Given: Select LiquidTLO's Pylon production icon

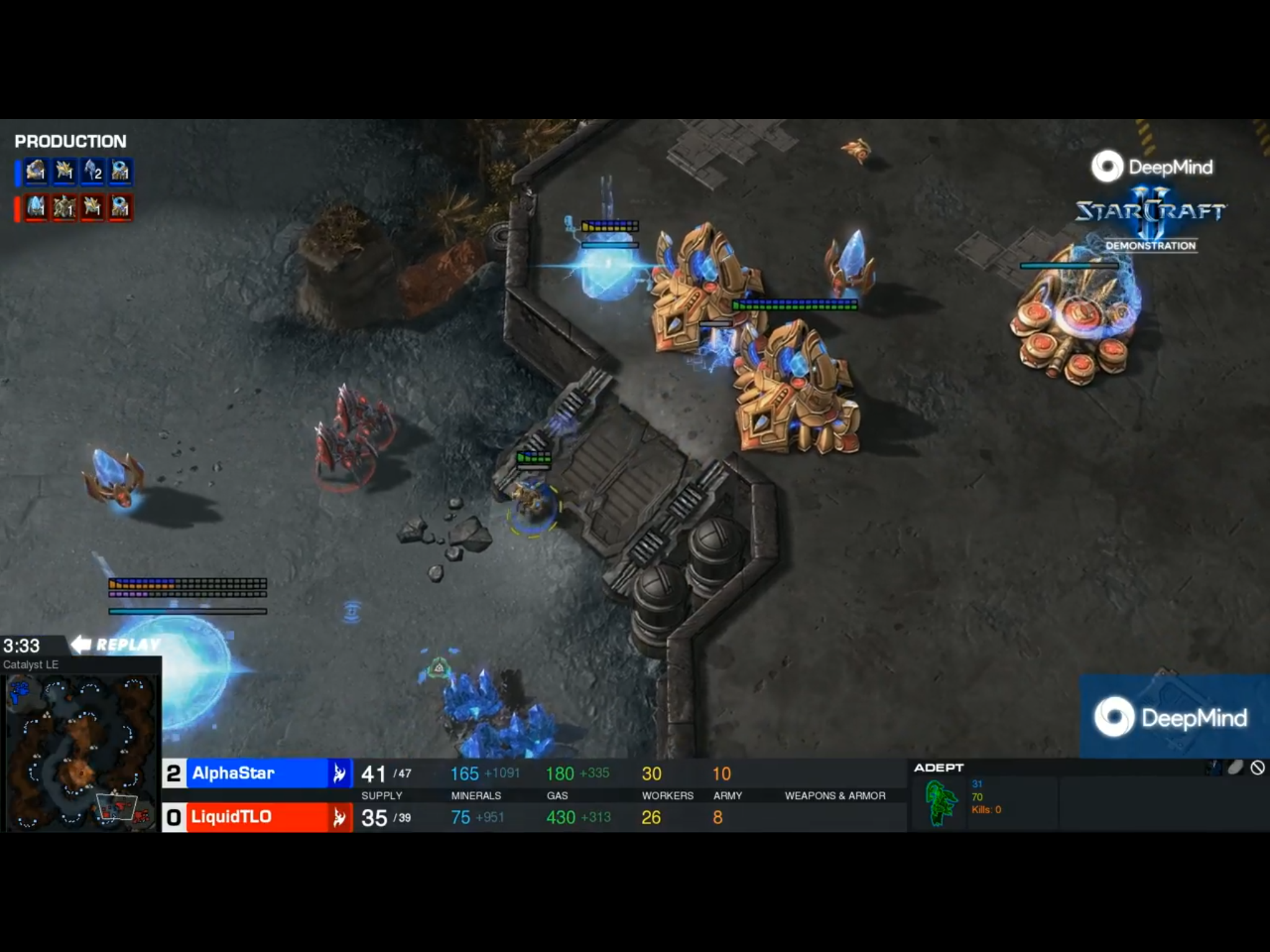Looking at the screenshot, I should 35,208.
